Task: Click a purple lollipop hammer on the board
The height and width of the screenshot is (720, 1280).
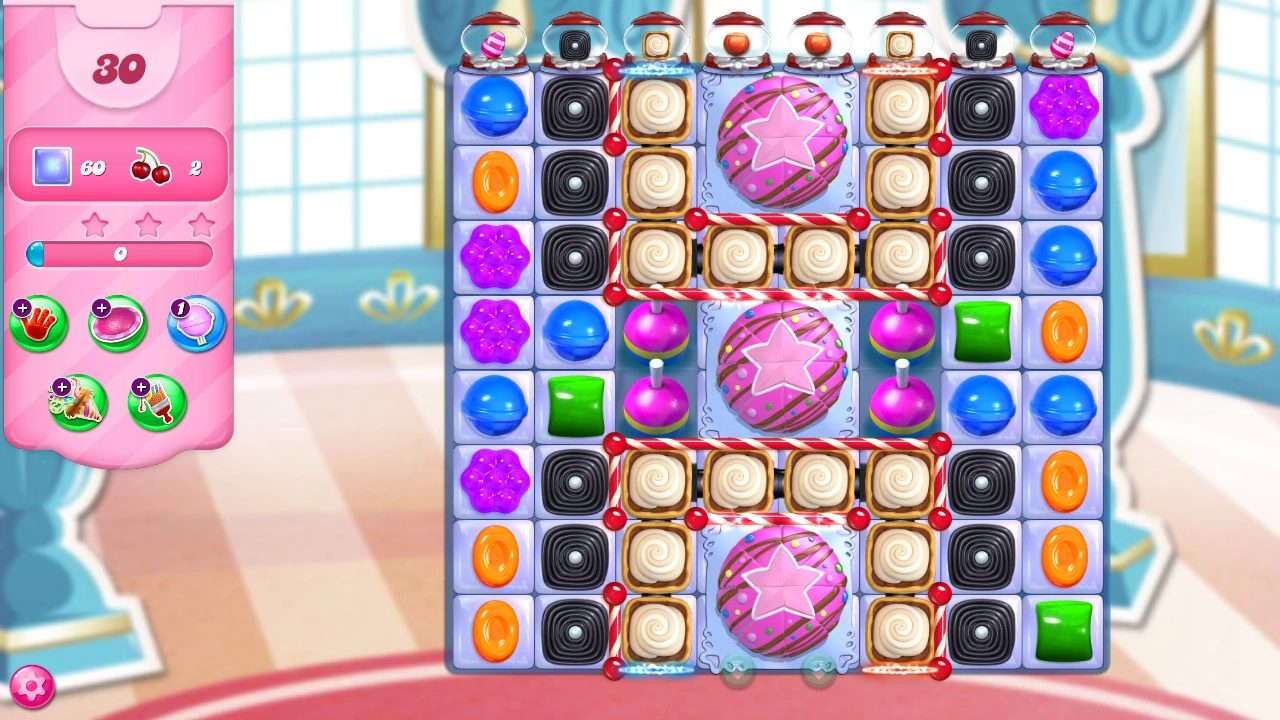Action: 657,331
